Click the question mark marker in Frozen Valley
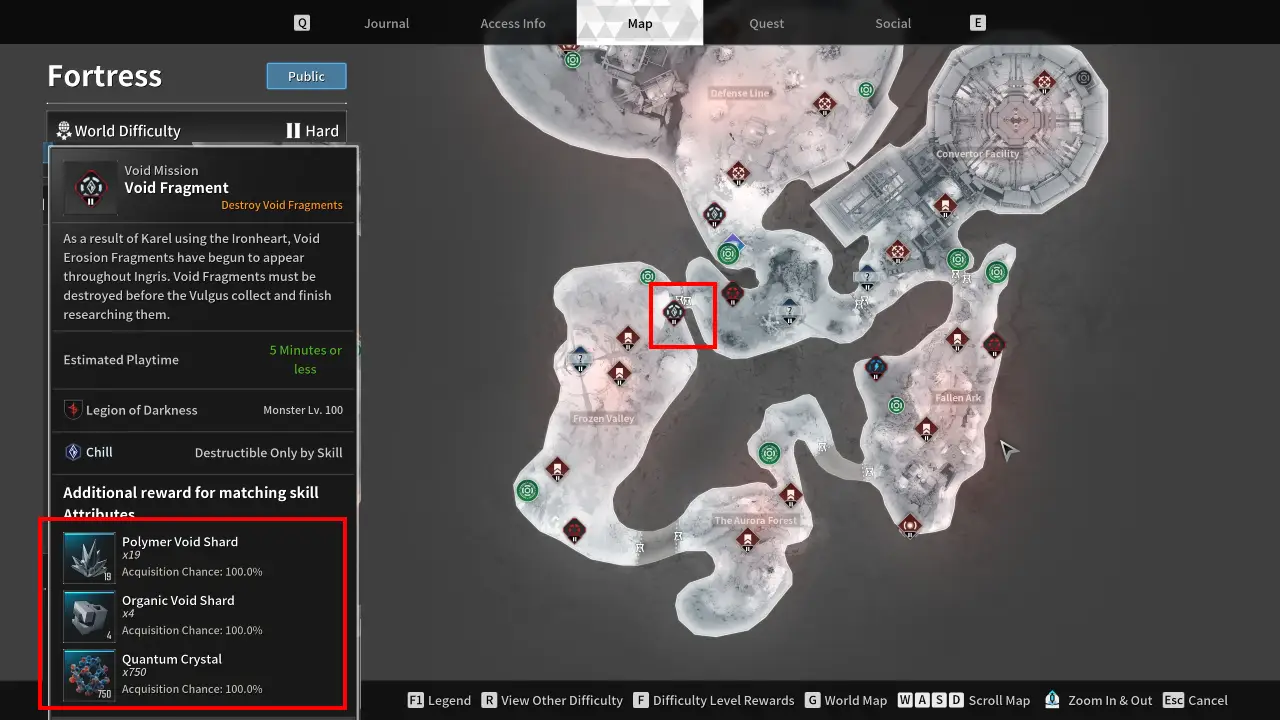 click(580, 356)
